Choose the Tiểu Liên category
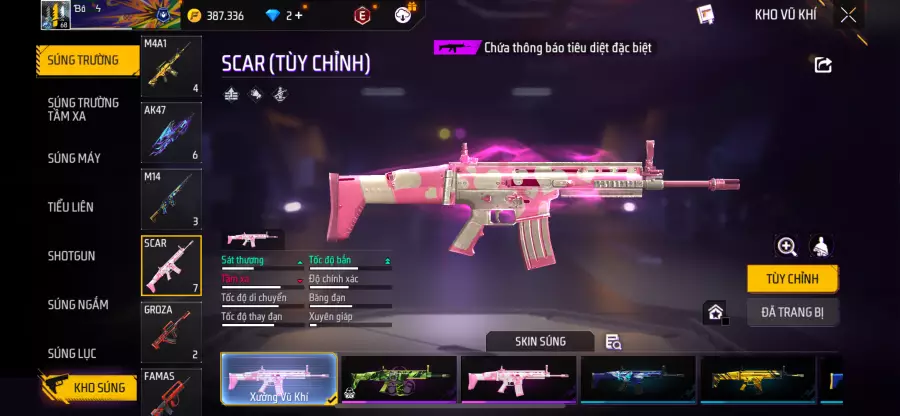Viewport: 900px width, 416px height. [71, 207]
